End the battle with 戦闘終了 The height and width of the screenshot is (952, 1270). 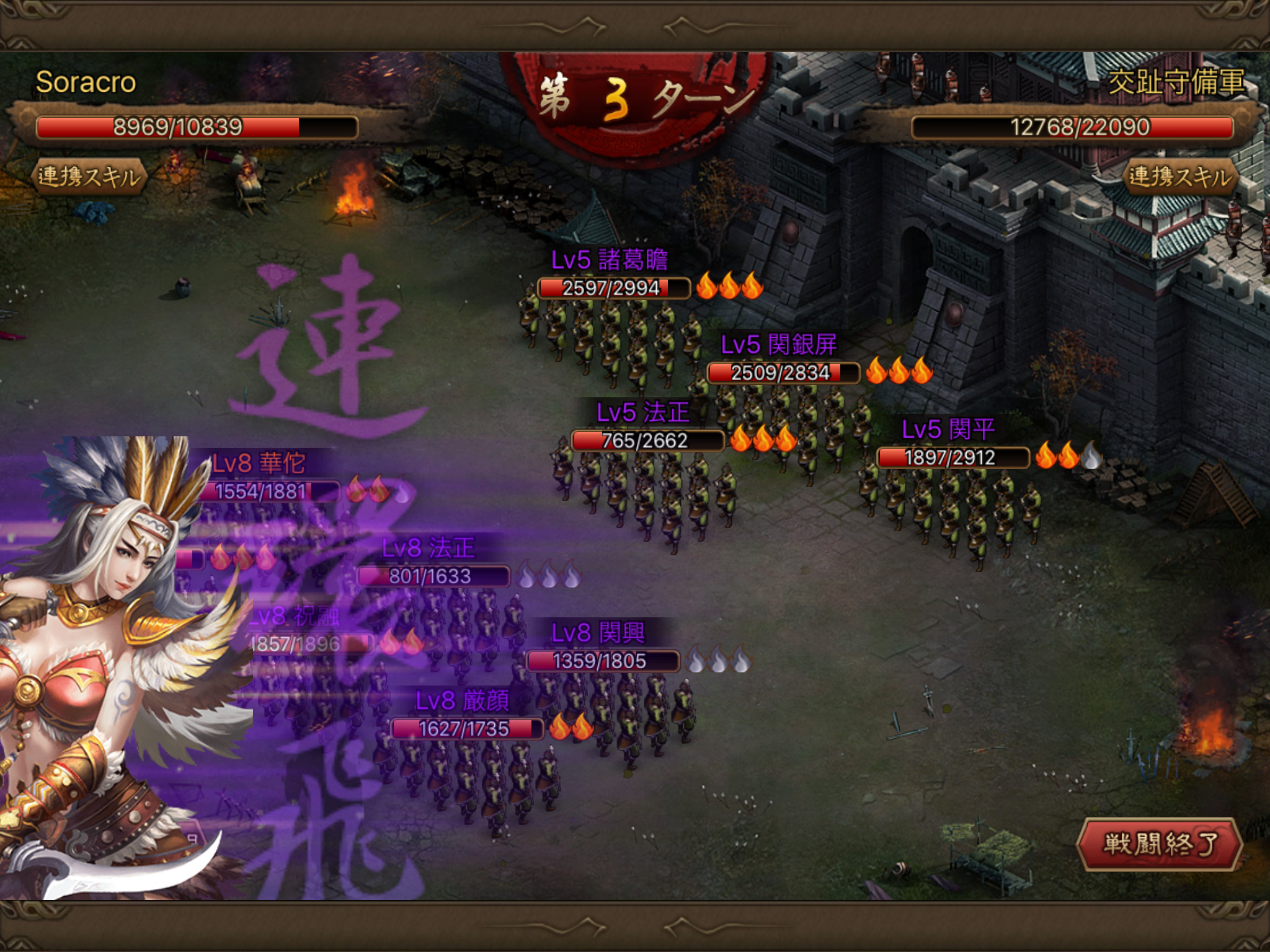pos(1160,844)
